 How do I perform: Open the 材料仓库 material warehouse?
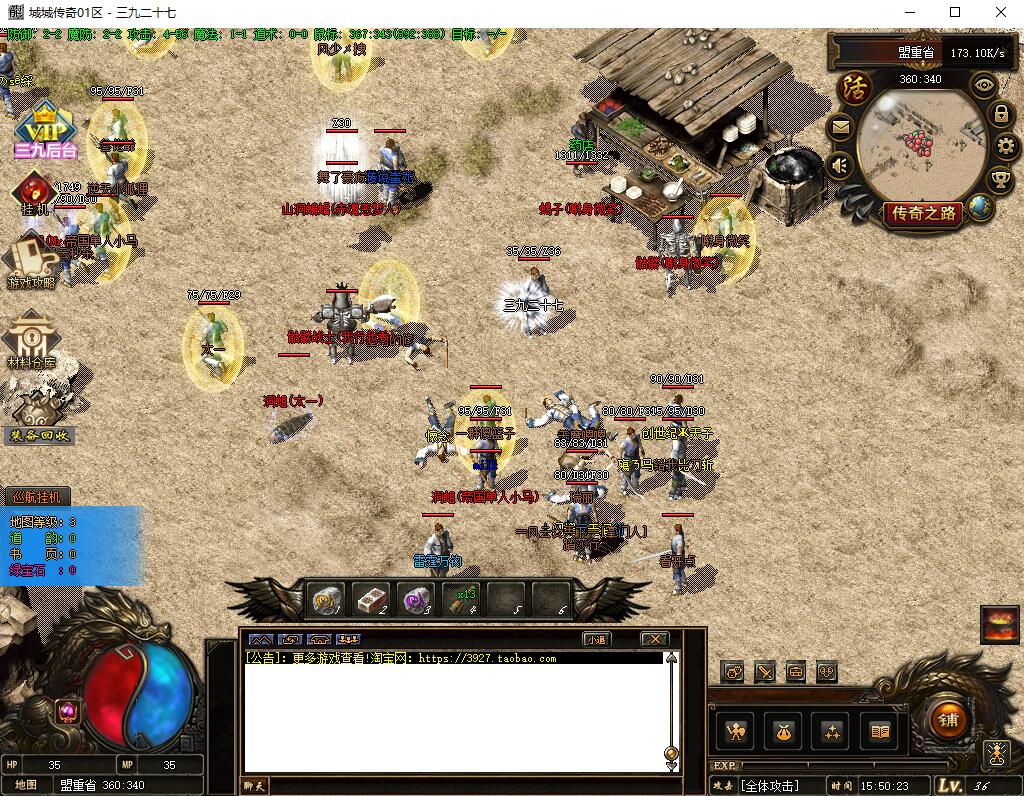33,340
